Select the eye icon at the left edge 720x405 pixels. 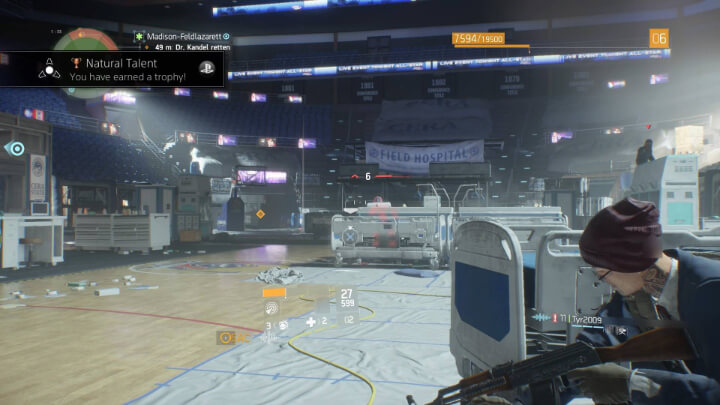coord(15,149)
